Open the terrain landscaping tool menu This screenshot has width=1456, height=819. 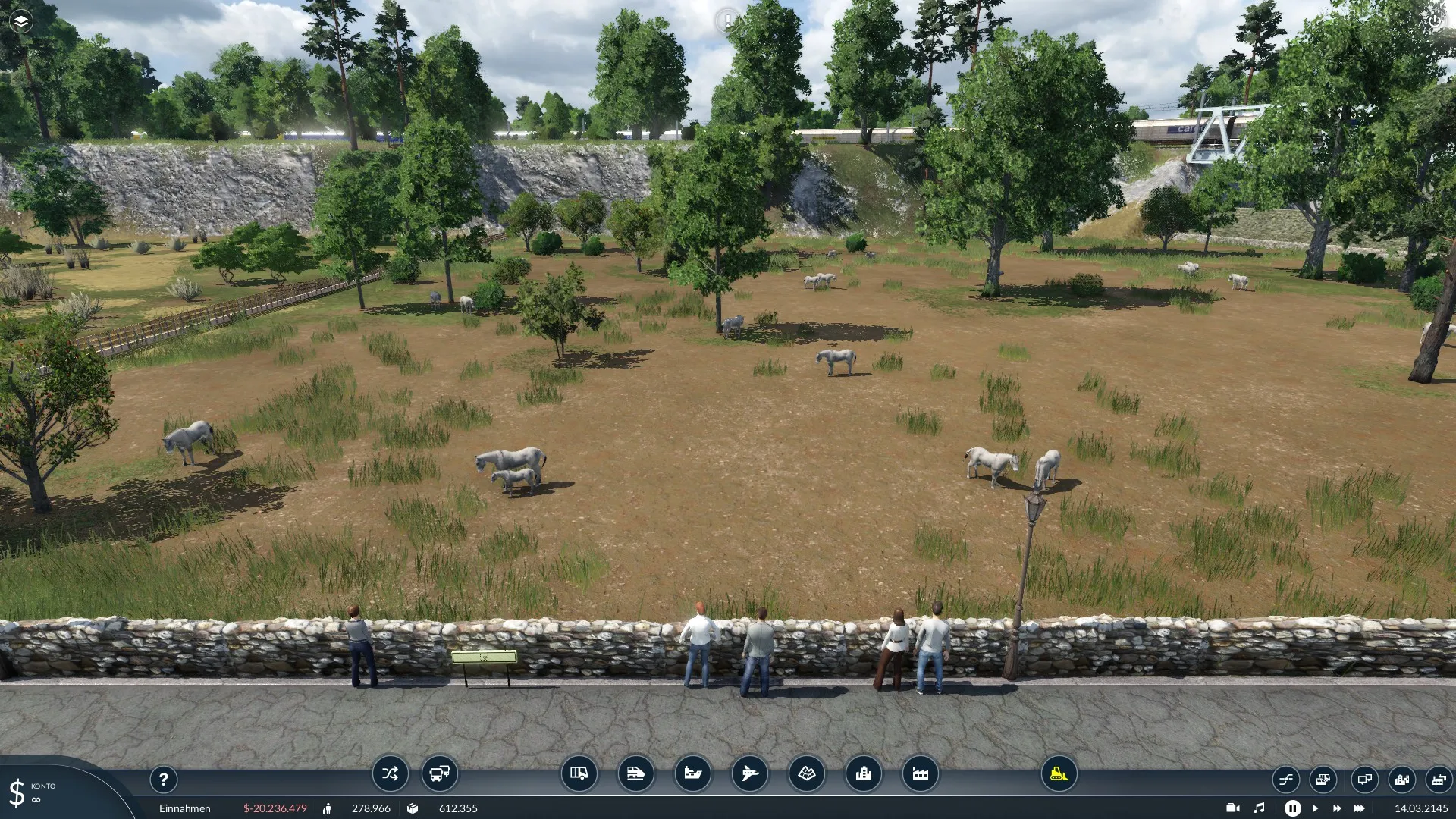(806, 773)
